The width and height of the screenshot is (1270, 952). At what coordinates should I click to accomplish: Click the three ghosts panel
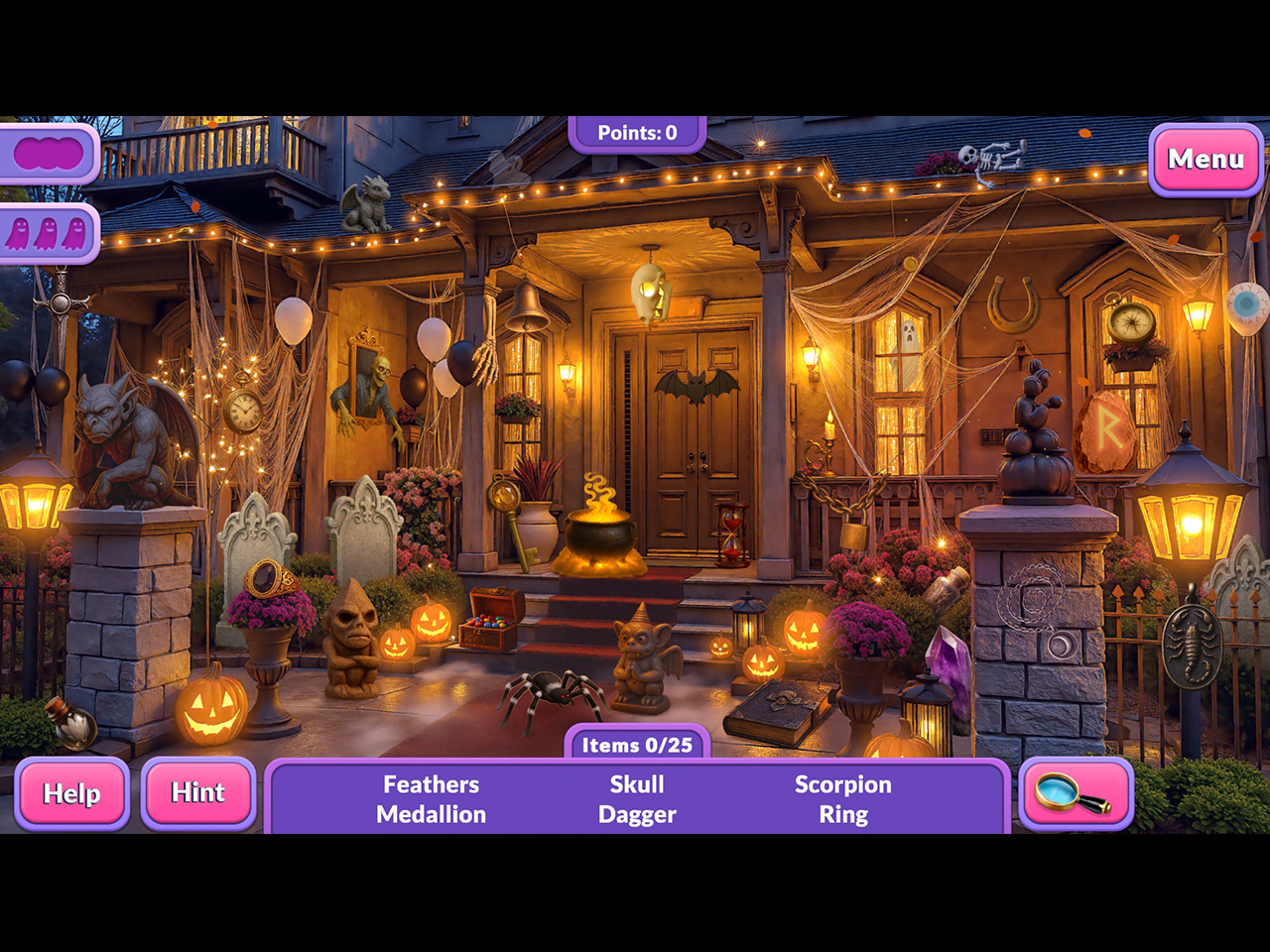(x=47, y=234)
